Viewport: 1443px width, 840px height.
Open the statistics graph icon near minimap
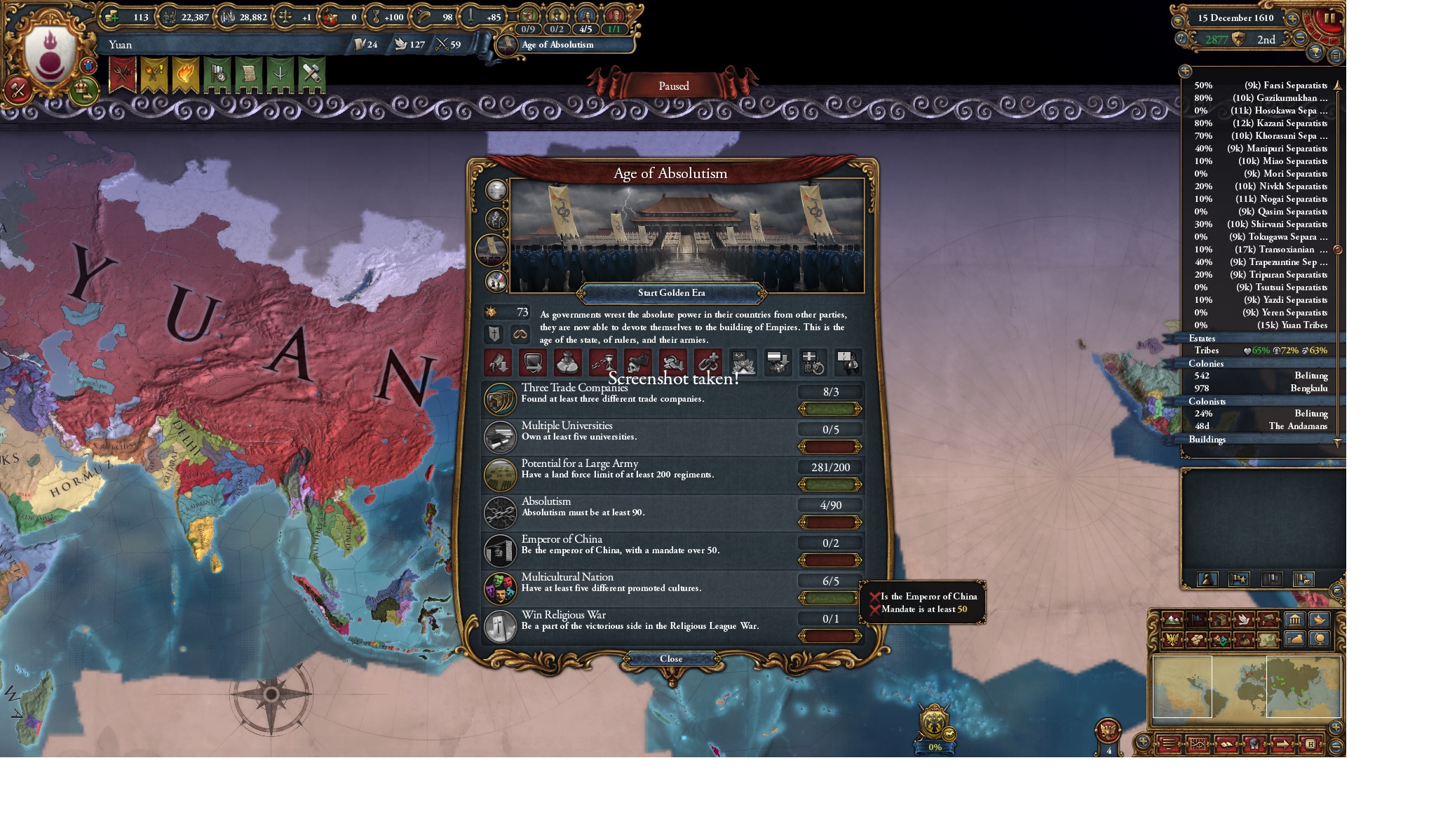[1198, 744]
